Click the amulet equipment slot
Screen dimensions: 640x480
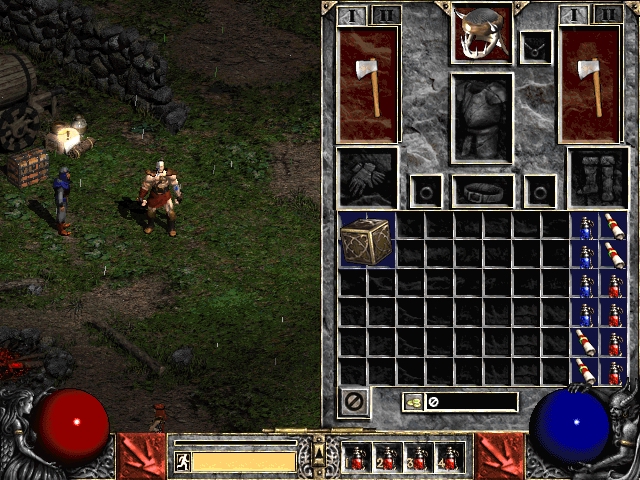pyautogui.click(x=535, y=46)
